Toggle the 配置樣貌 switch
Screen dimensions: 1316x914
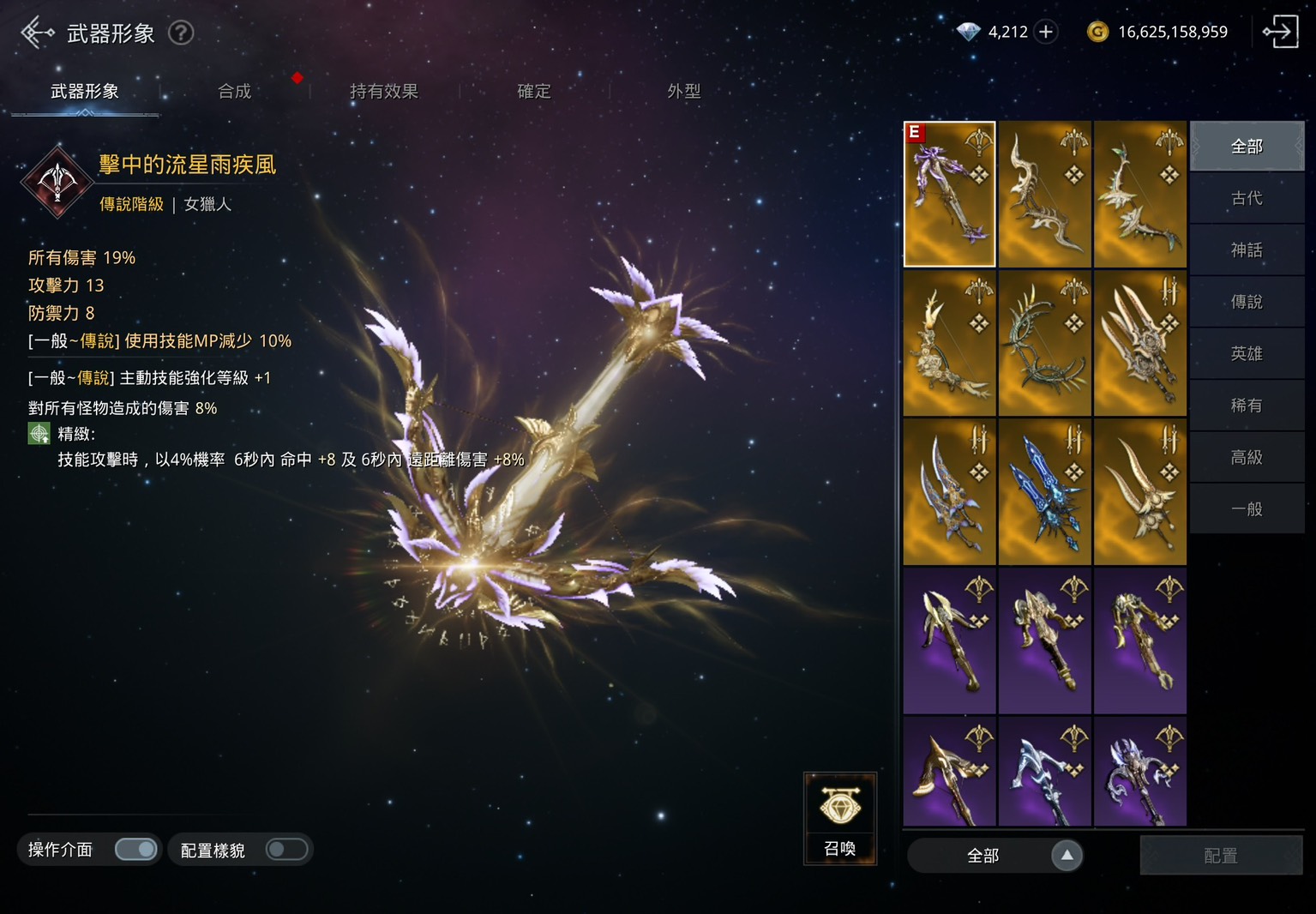[x=285, y=850]
